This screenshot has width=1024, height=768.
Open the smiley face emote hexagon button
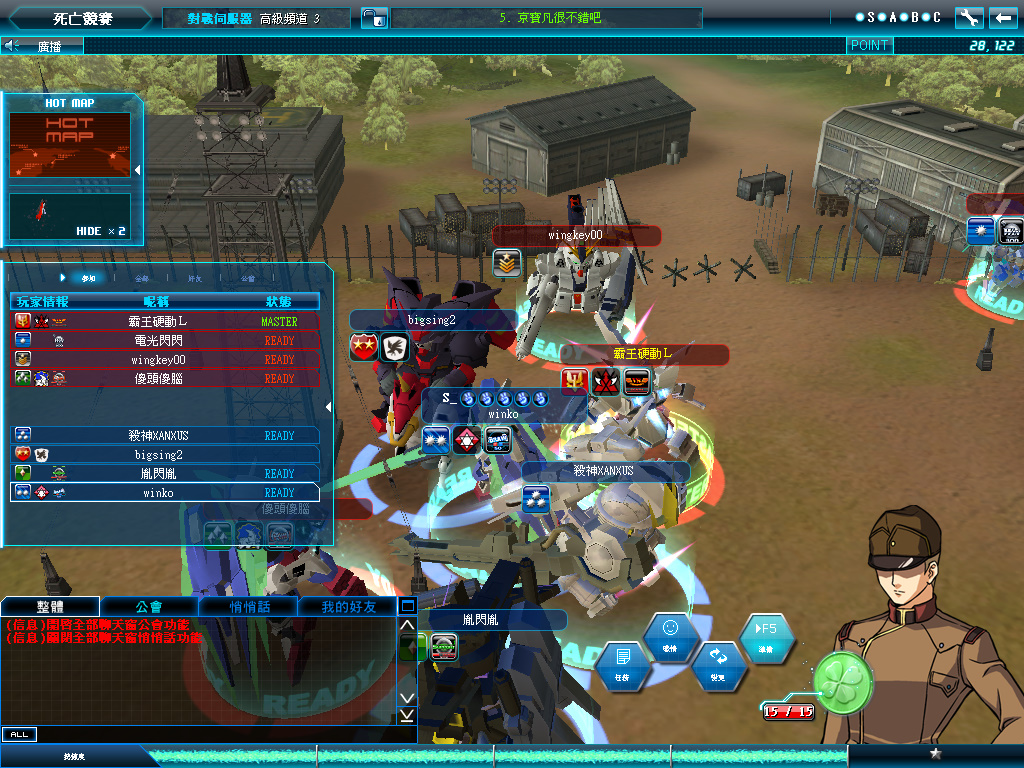point(670,634)
